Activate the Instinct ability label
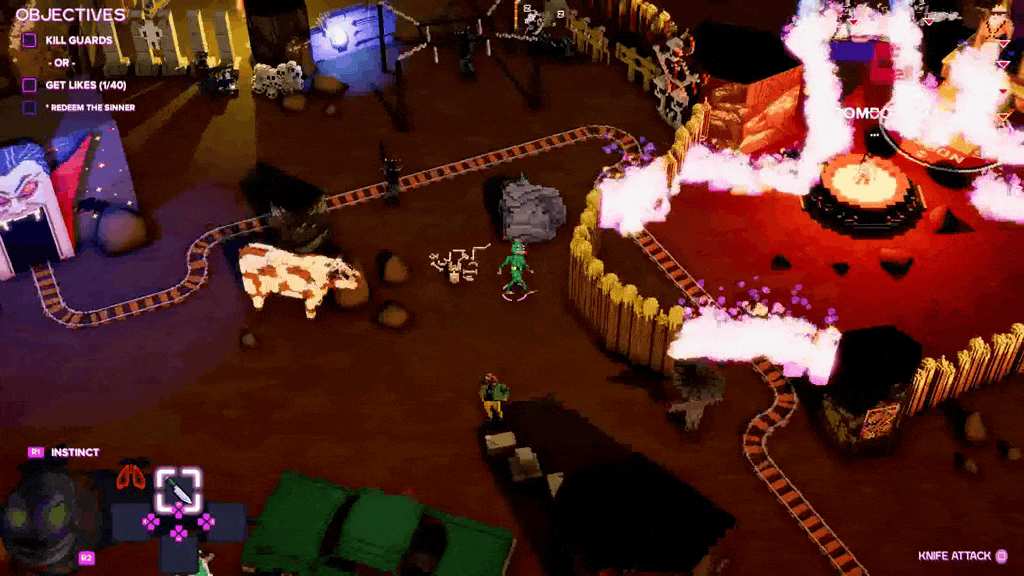The width and height of the screenshot is (1024, 576). point(75,452)
